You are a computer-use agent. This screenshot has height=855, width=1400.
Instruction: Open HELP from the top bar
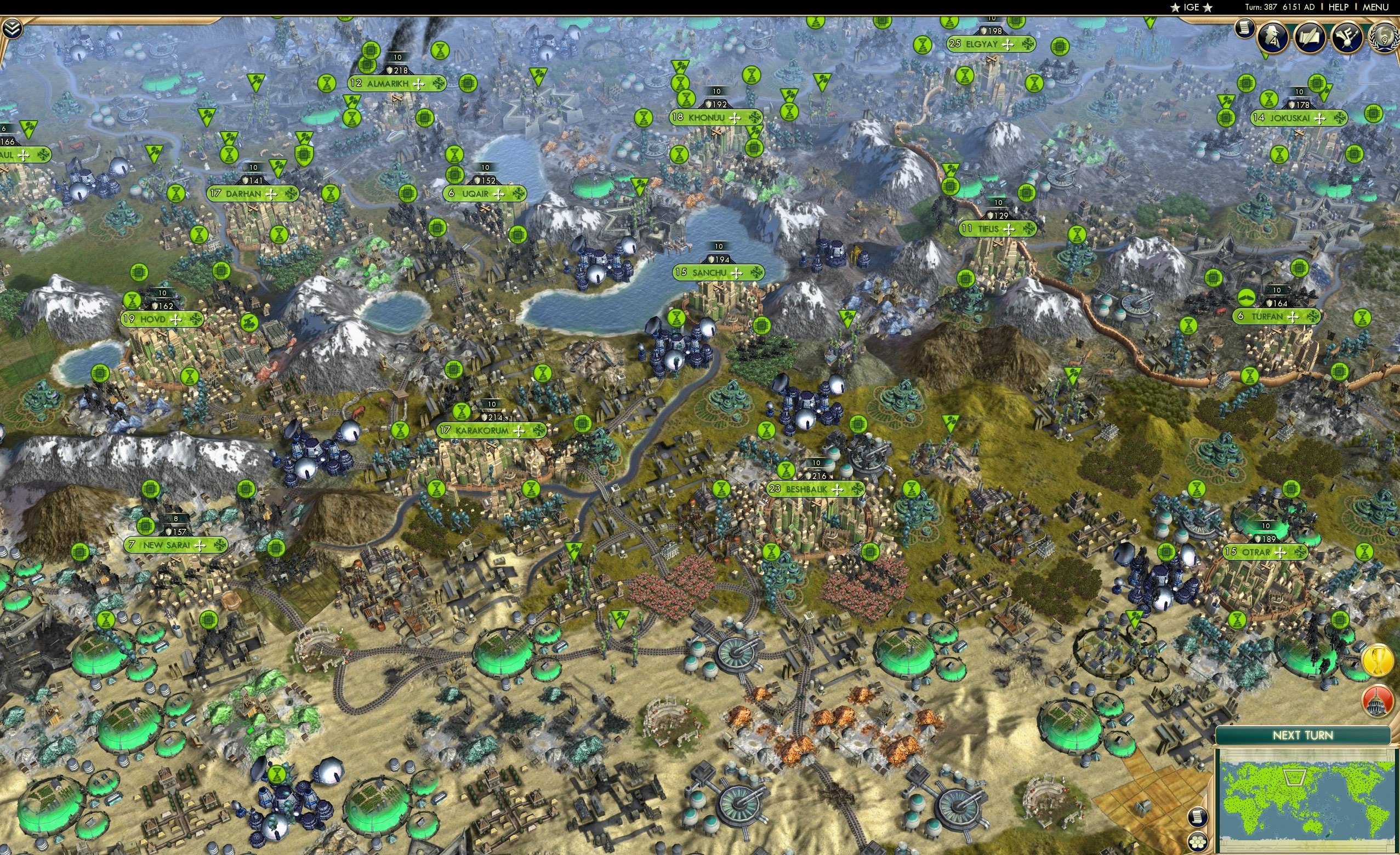(1339, 7)
